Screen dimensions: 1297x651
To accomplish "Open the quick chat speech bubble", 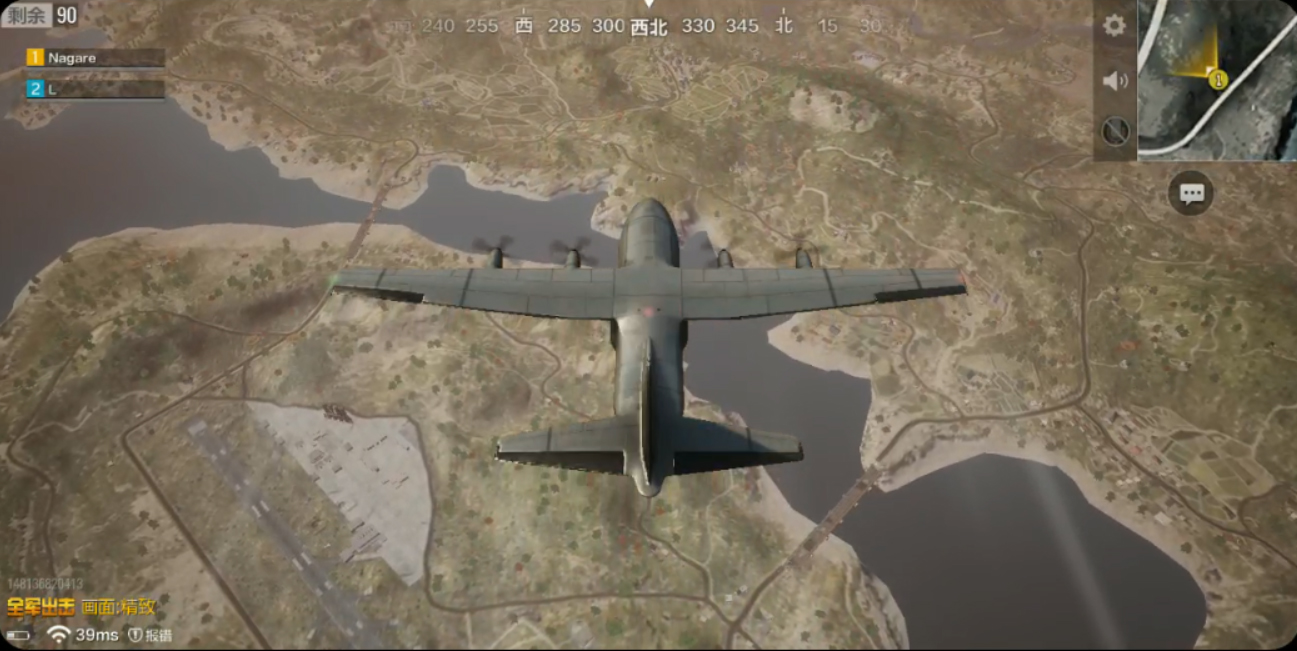I will click(x=1190, y=194).
